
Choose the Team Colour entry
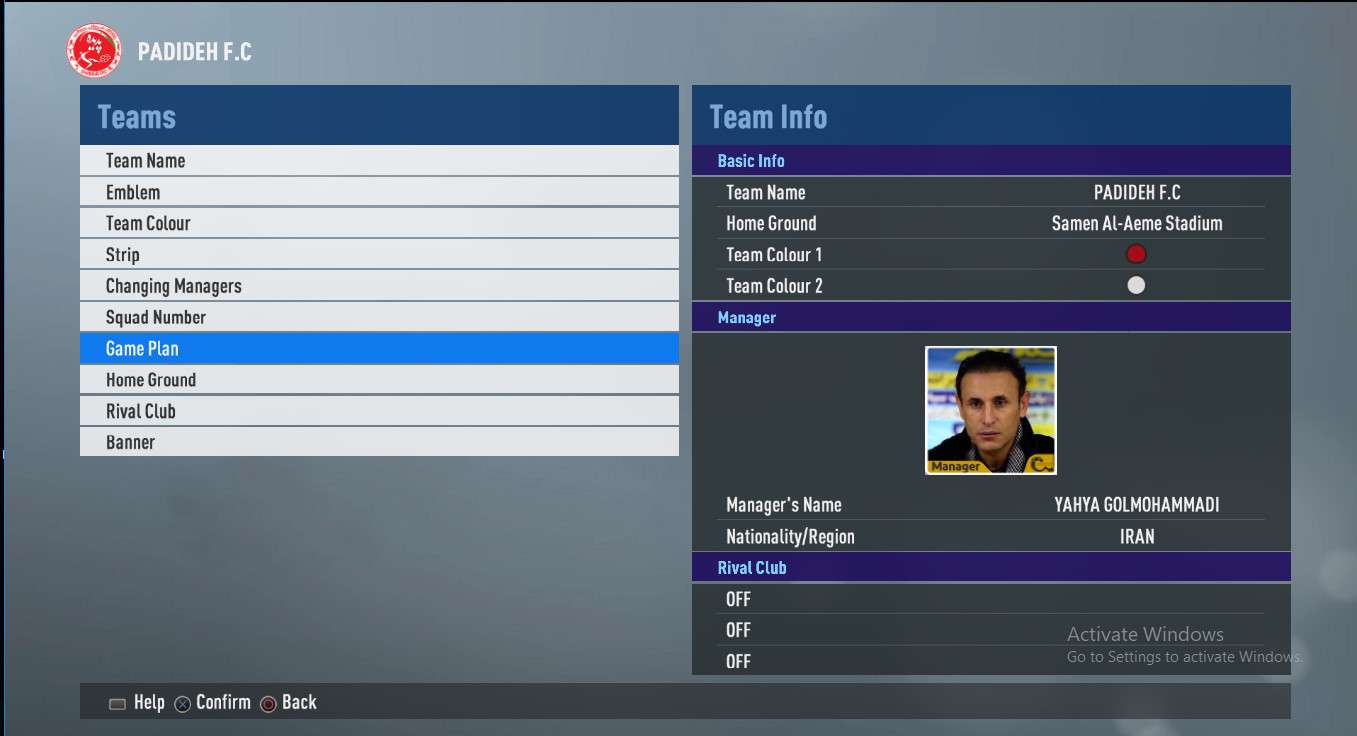point(378,223)
